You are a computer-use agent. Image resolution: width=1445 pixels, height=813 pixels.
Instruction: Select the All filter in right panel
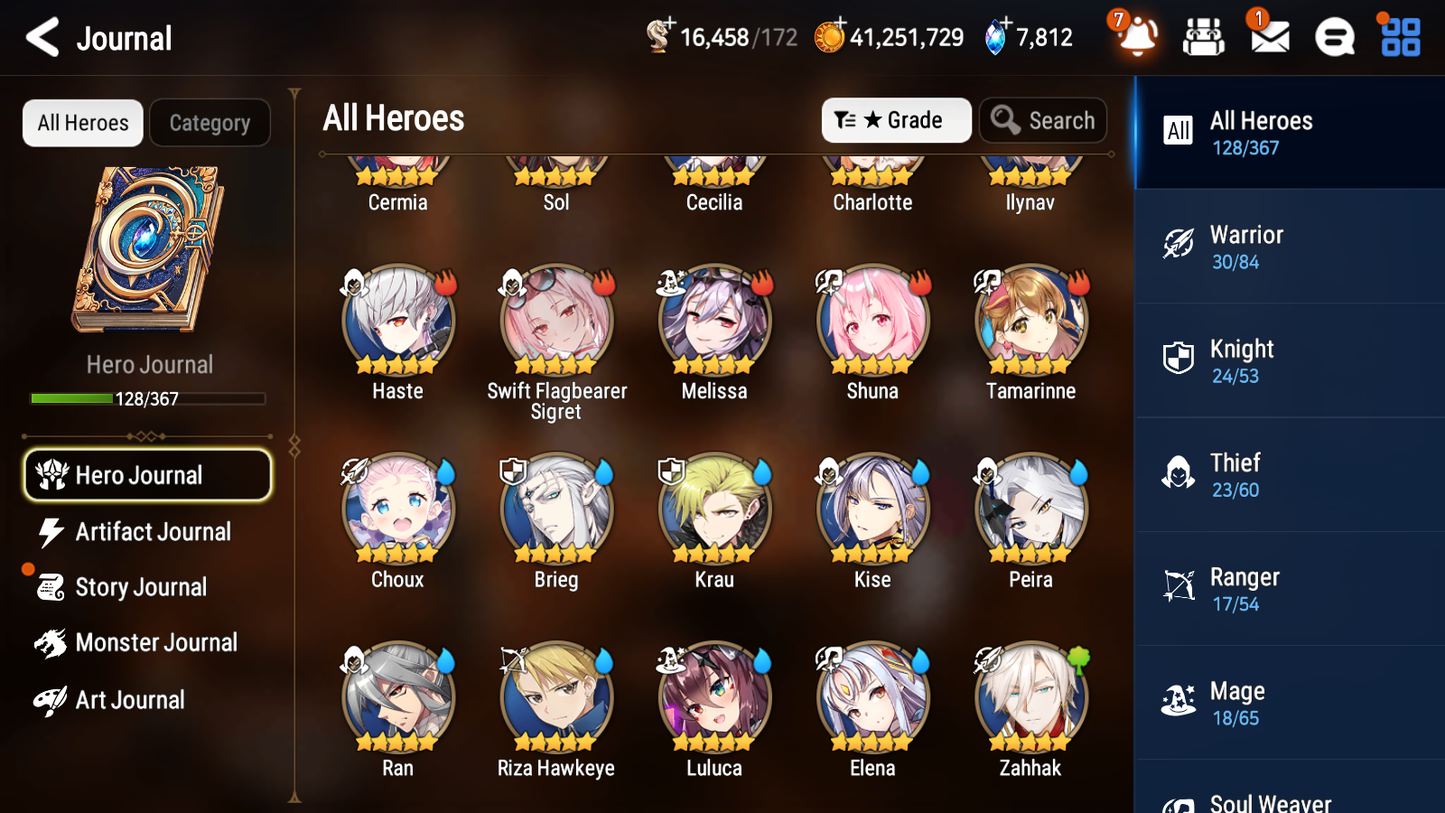click(x=1177, y=131)
